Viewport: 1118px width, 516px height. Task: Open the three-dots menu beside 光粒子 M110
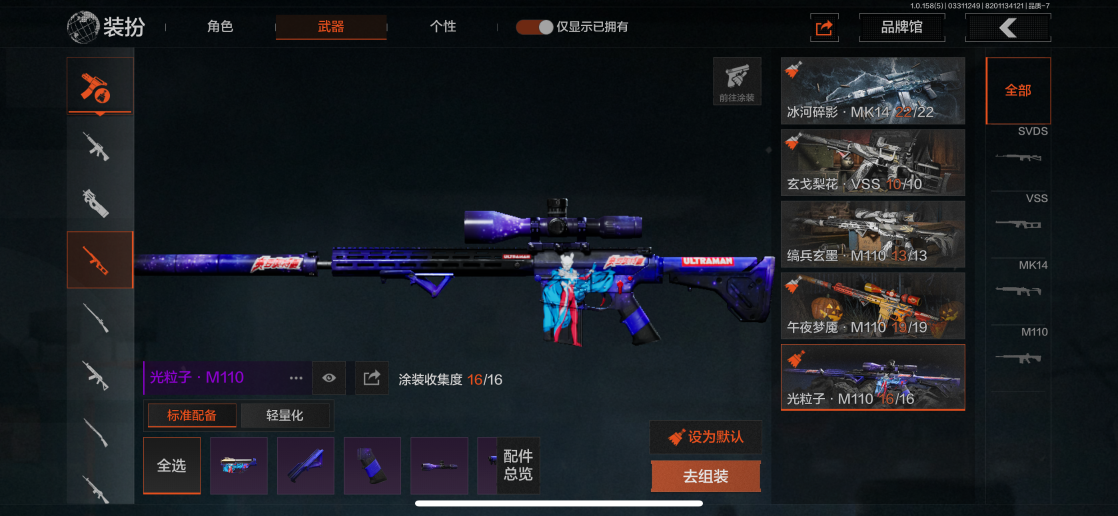click(296, 378)
